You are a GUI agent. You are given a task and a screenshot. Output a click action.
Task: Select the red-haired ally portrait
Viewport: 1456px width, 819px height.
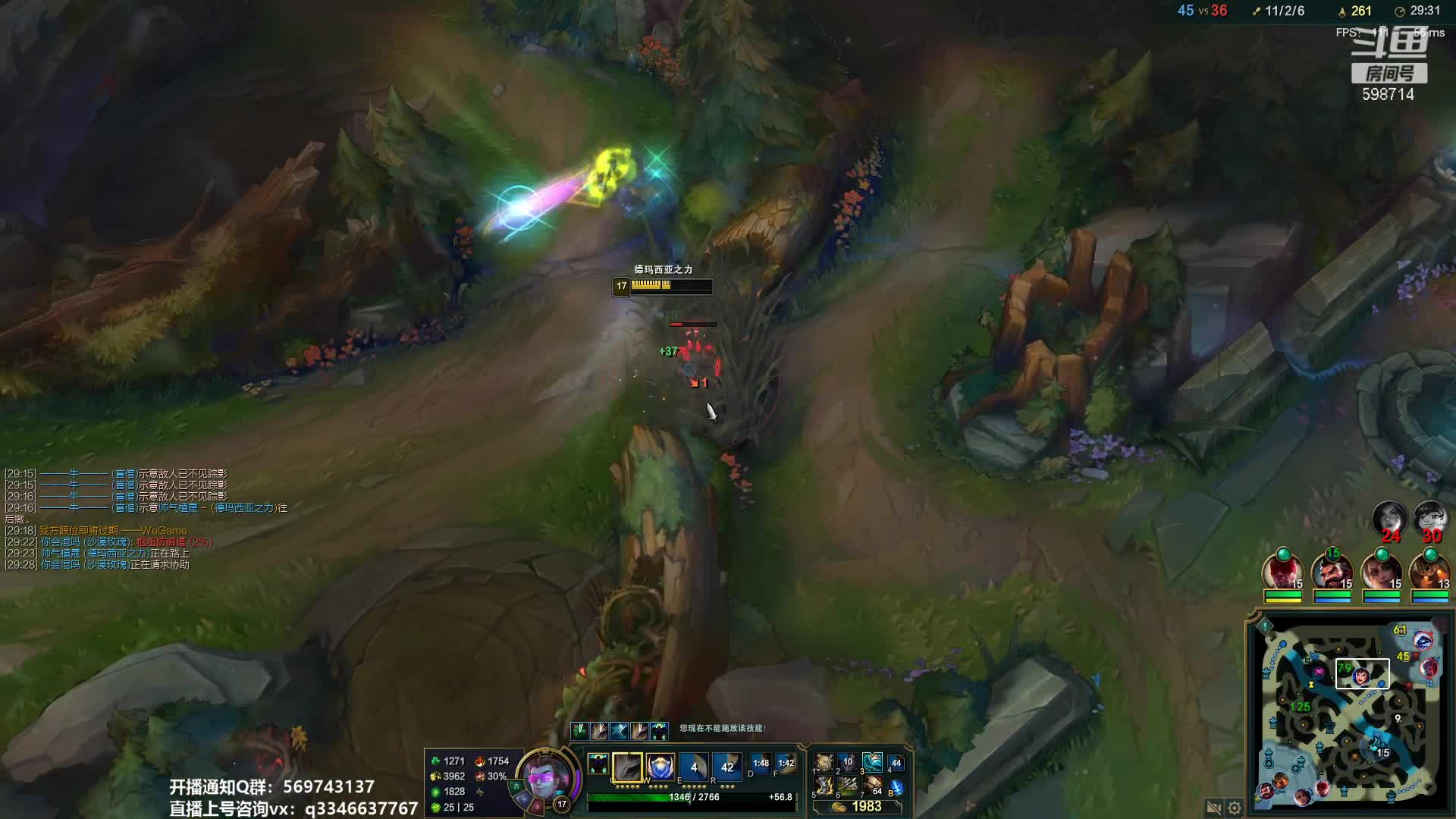(x=1282, y=572)
